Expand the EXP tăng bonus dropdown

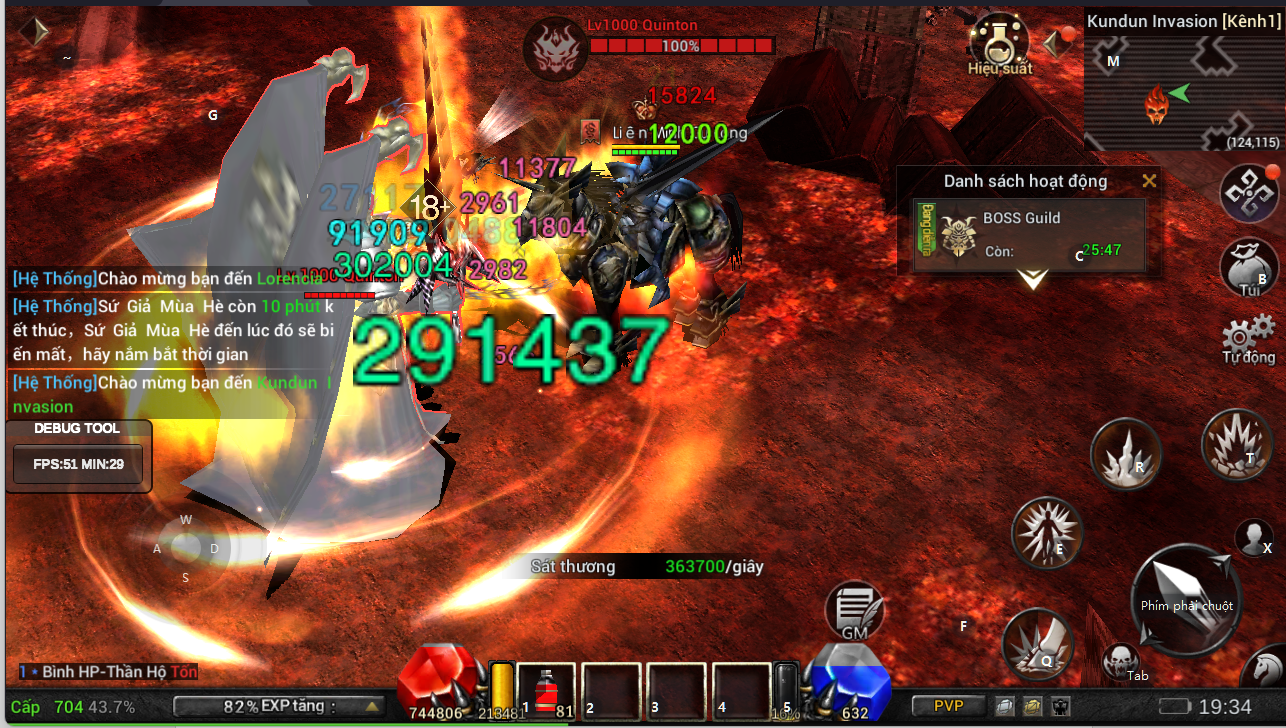(x=372, y=706)
